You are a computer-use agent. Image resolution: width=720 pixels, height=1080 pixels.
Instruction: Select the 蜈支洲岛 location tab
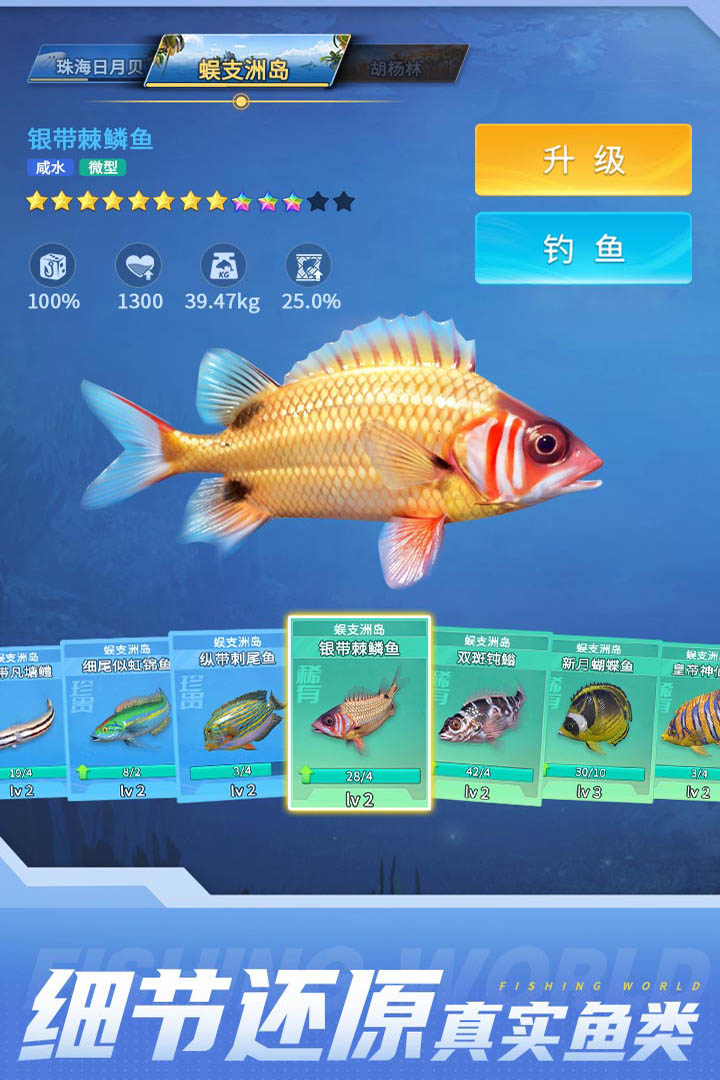[x=246, y=66]
